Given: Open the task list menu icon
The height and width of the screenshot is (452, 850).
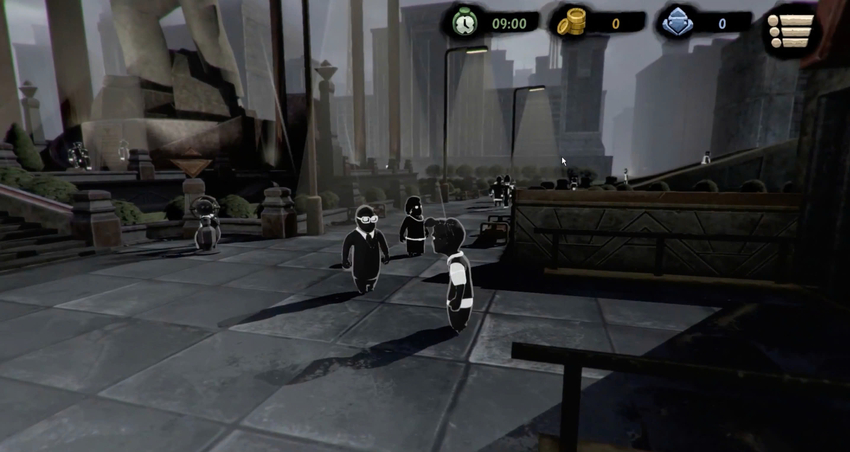Looking at the screenshot, I should 789,30.
